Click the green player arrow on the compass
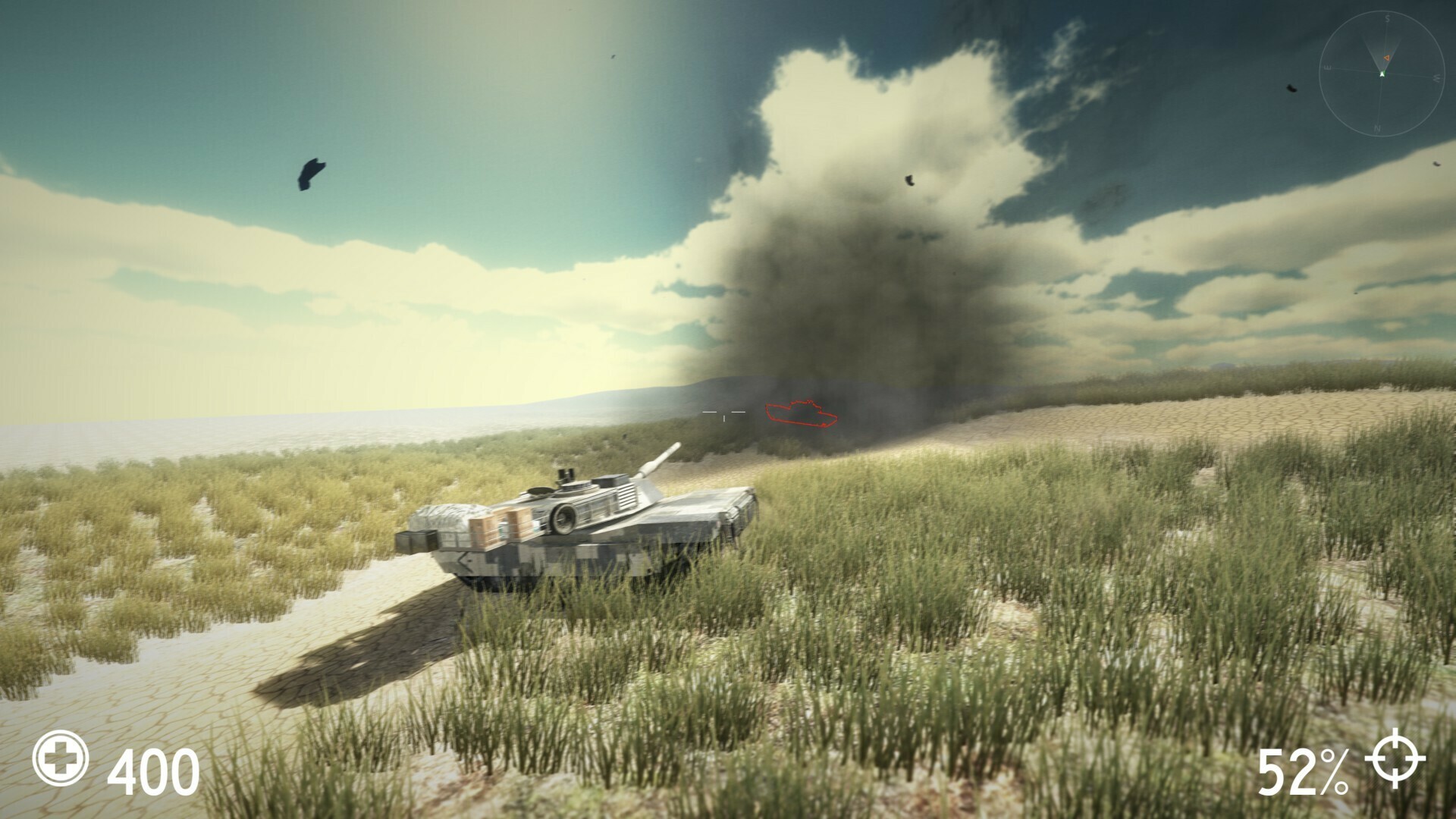 [x=1382, y=74]
